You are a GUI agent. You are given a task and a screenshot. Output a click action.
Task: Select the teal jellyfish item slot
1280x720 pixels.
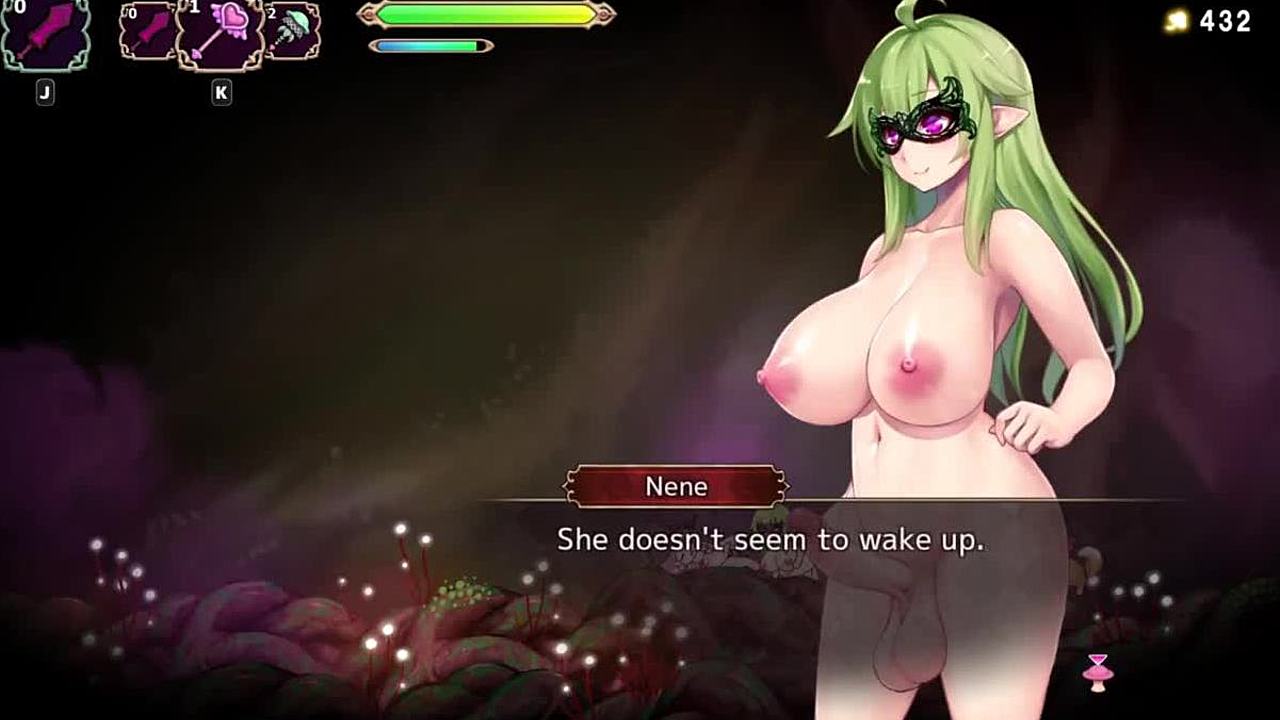point(293,30)
